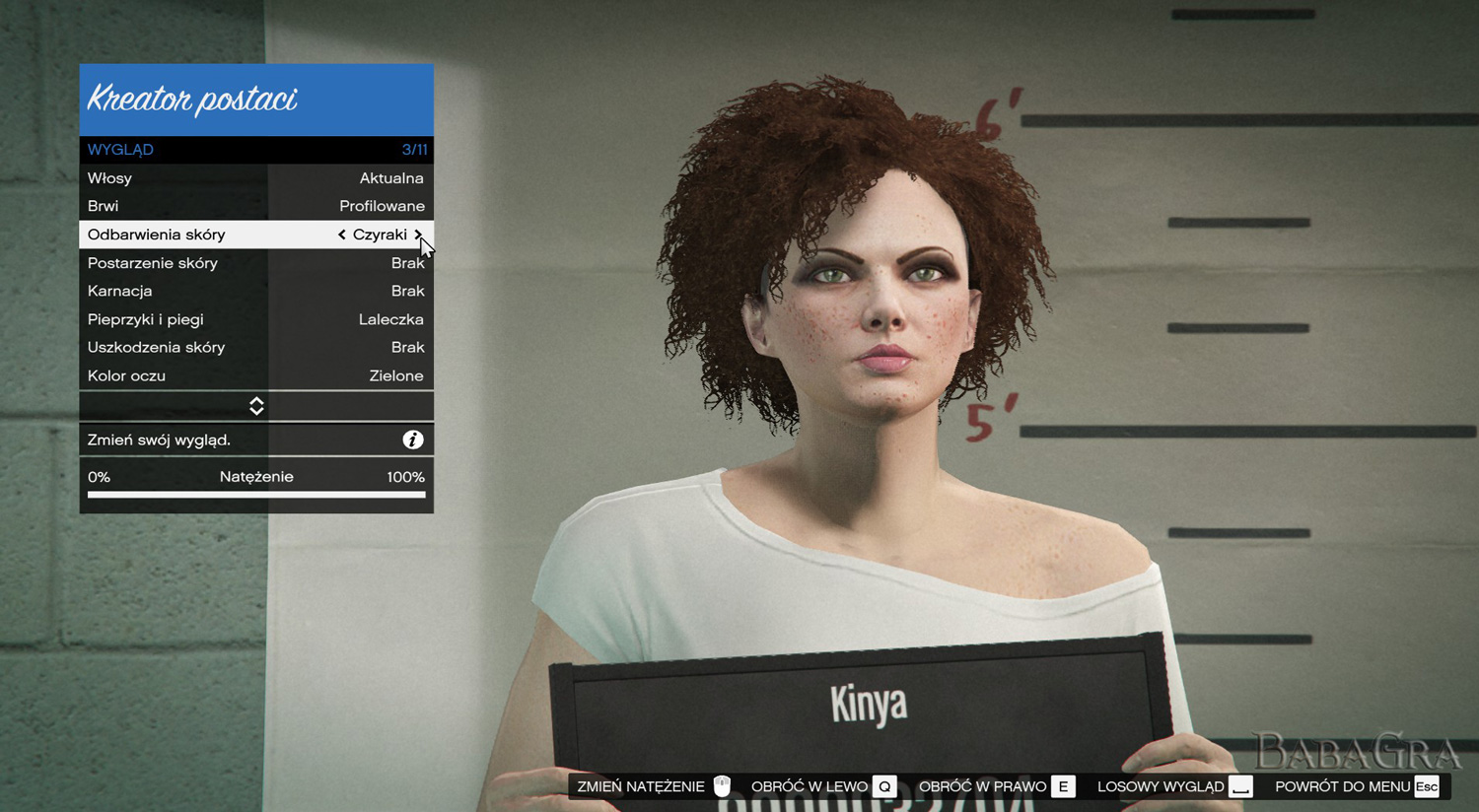Screen dimensions: 1479x812
Task: Pick the Kolor oczu row
Action: [255, 375]
